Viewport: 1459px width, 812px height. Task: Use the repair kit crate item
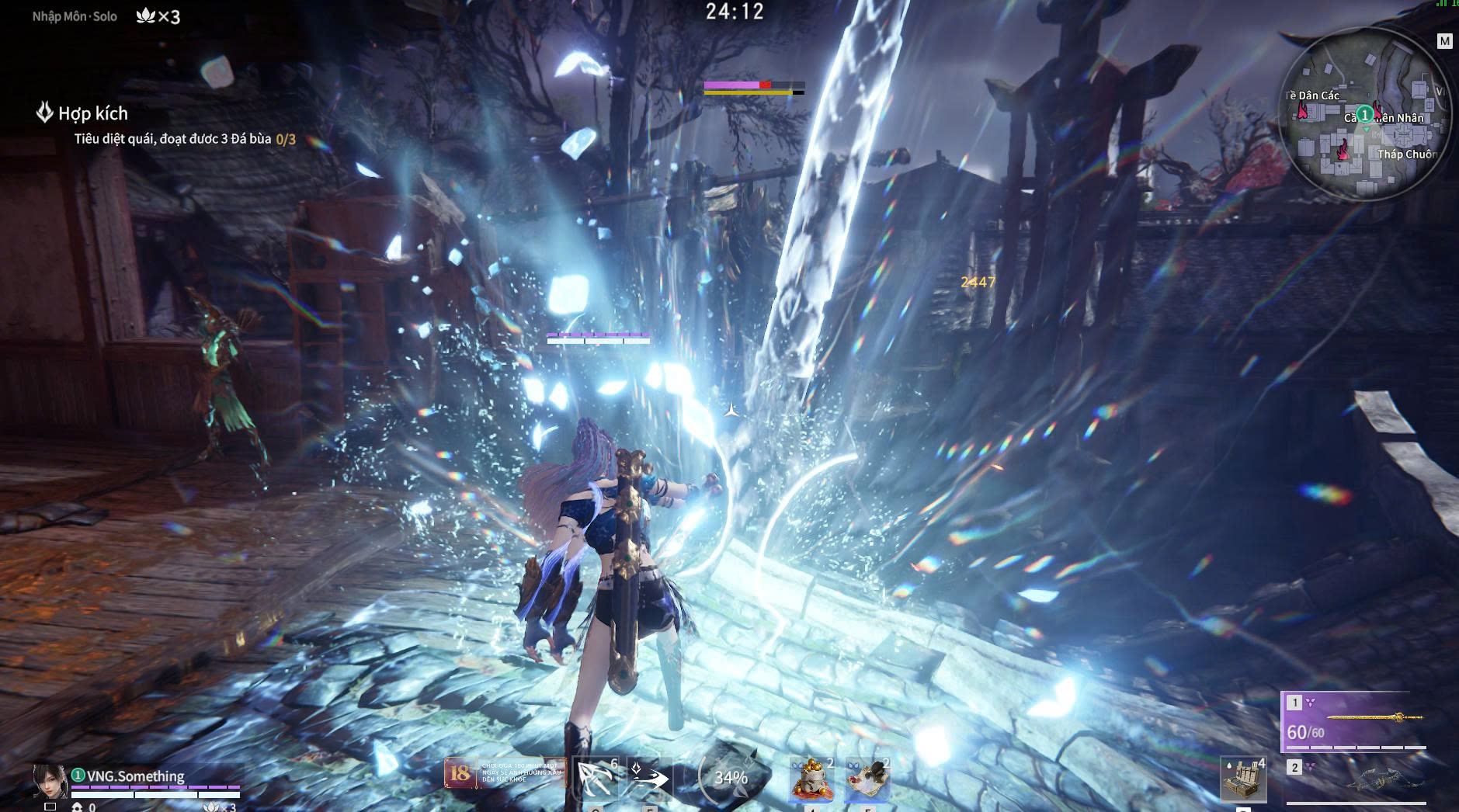coord(1243,779)
